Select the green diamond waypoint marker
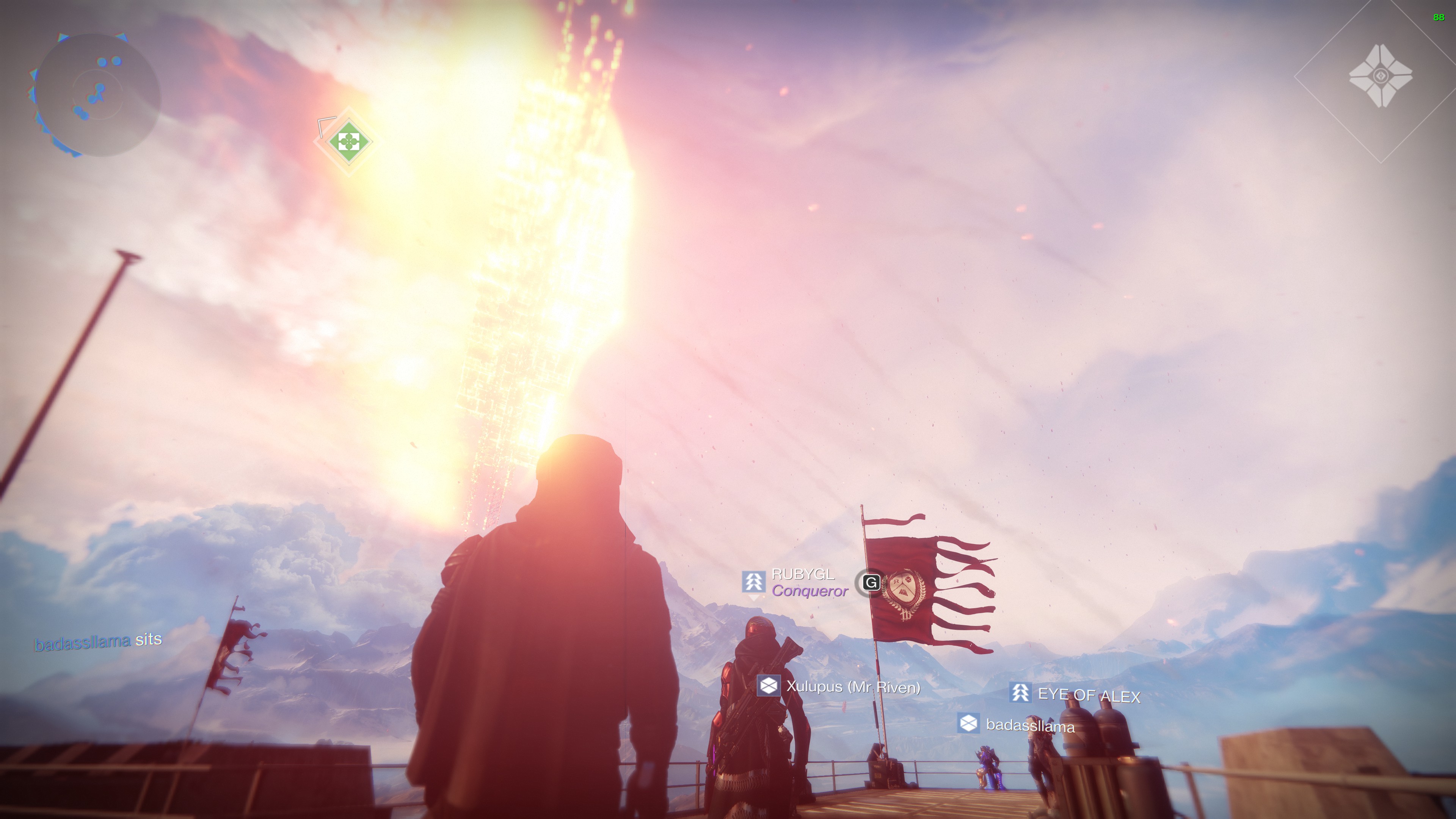Image resolution: width=1456 pixels, height=819 pixels. [349, 141]
